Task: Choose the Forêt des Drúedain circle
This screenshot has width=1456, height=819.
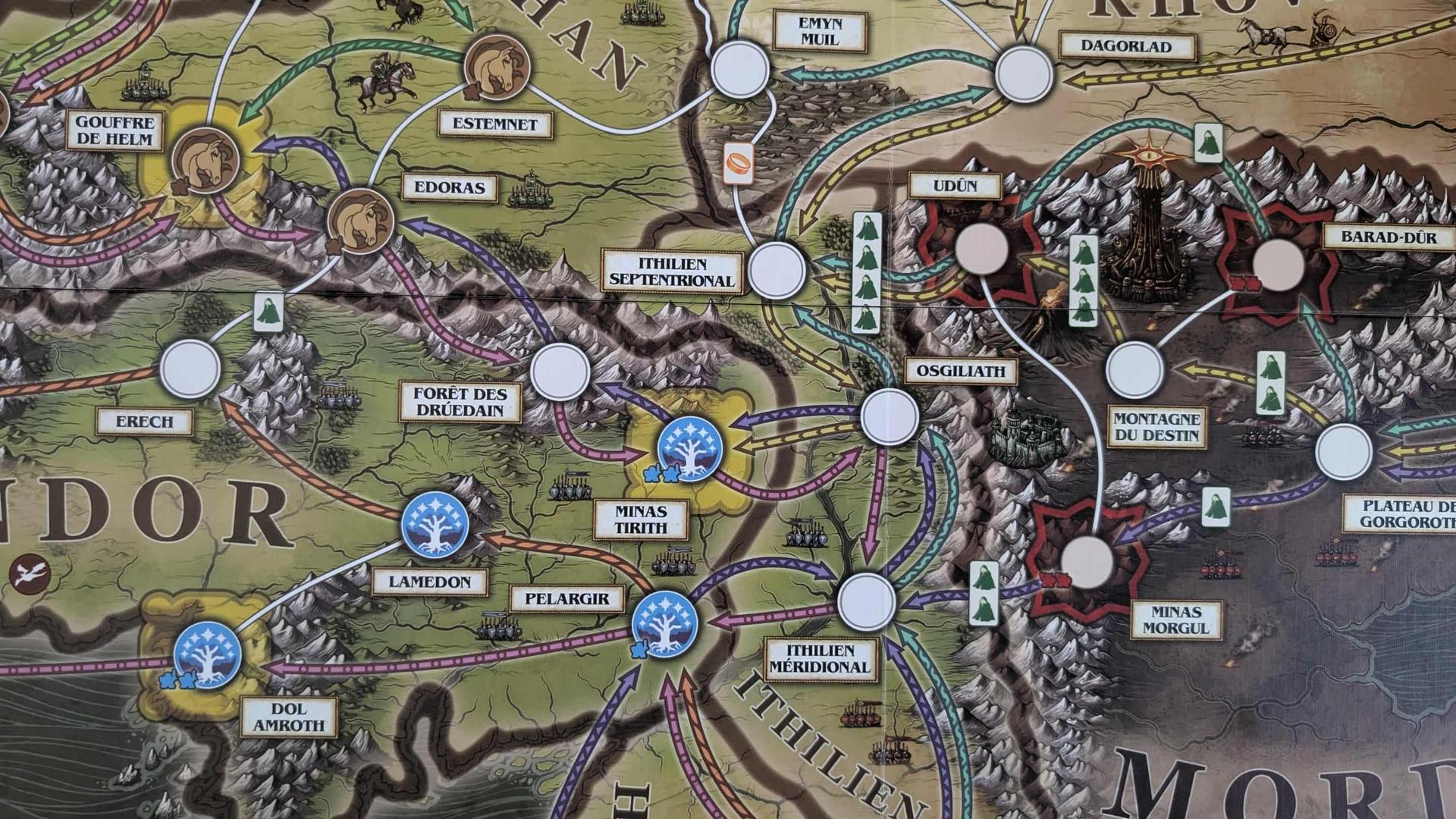Action: pos(560,372)
